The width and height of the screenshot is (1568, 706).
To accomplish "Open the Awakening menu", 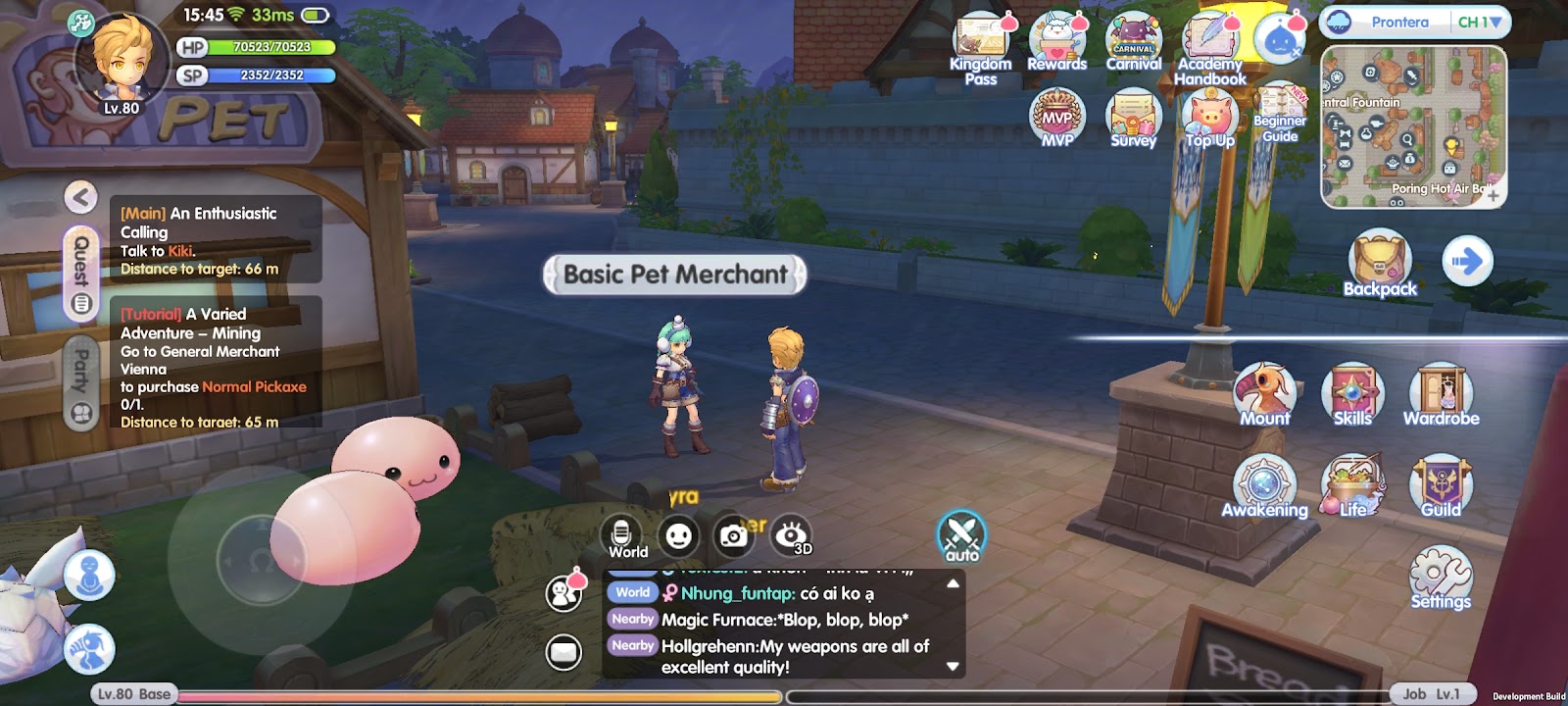I will (1264, 485).
